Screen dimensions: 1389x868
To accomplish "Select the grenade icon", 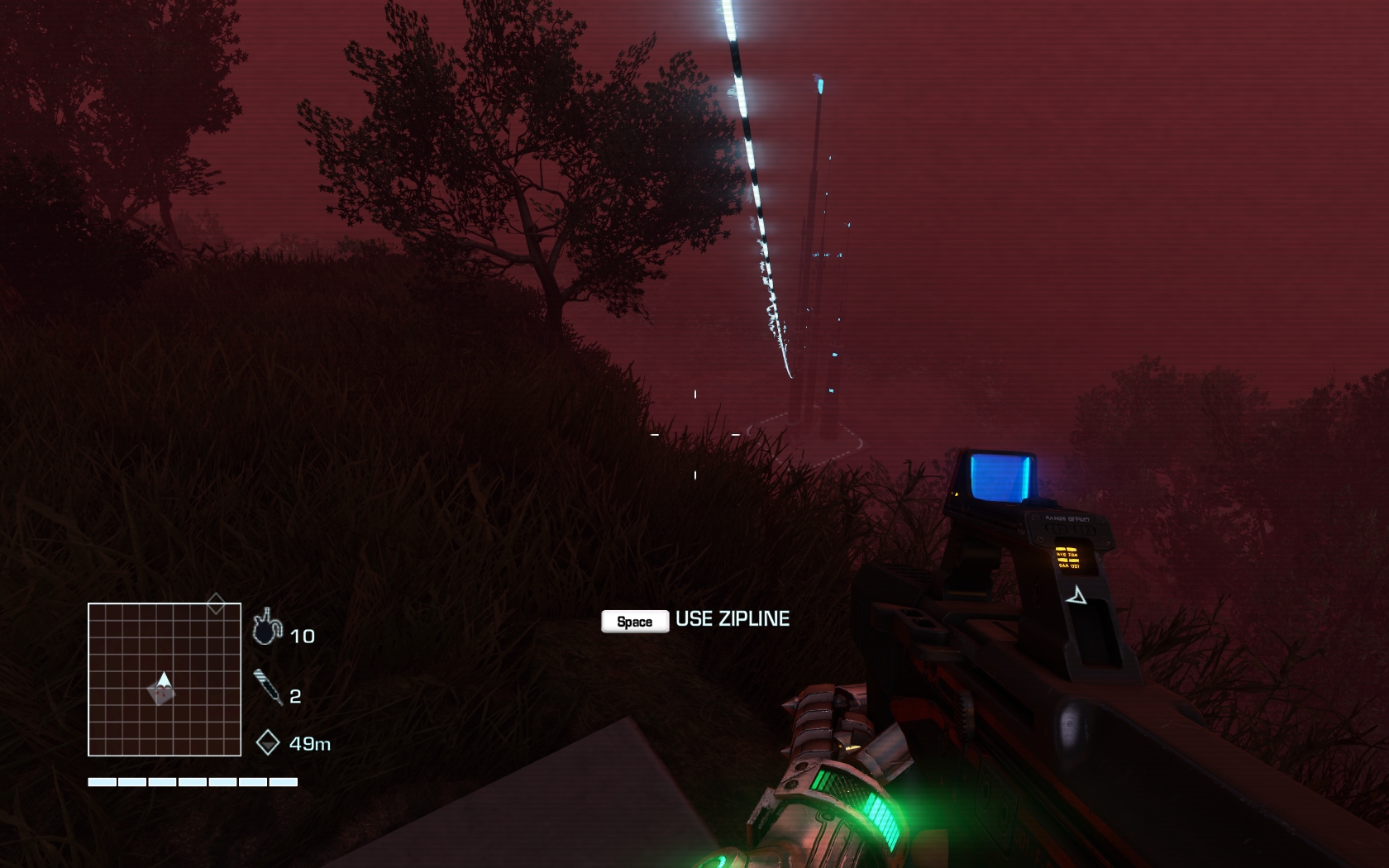I will [266, 627].
